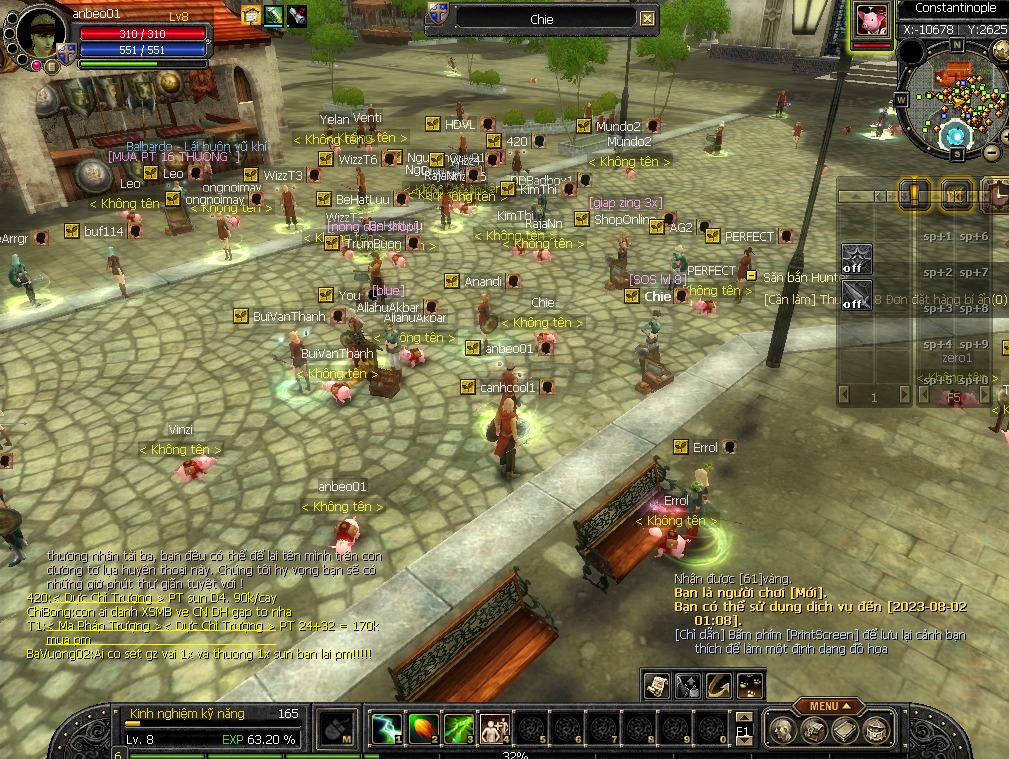This screenshot has height=759, width=1009.
Task: Activate the lightning skill in hotbar slot 1
Action: pos(386,729)
